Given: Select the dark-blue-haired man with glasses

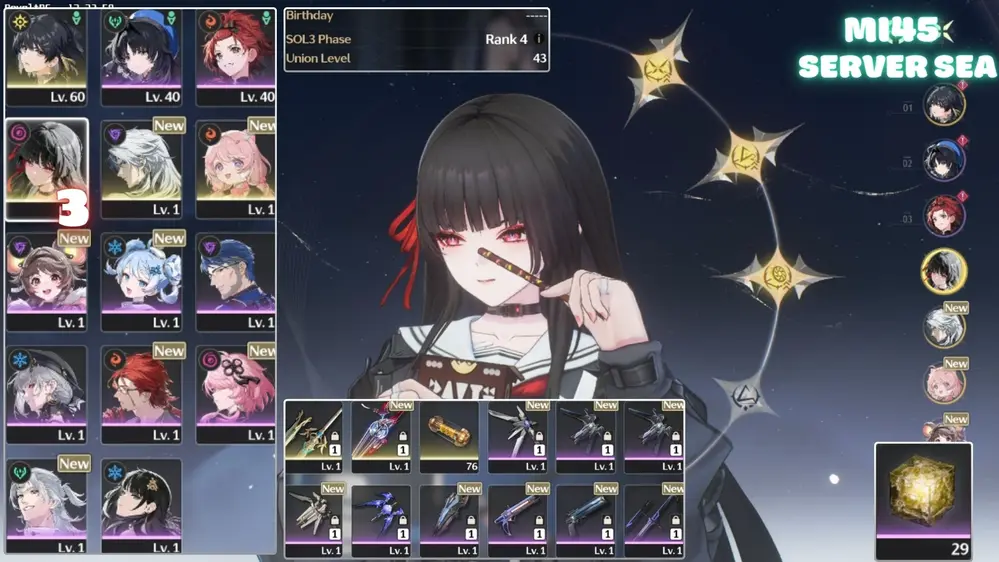Looking at the screenshot, I should [x=236, y=282].
